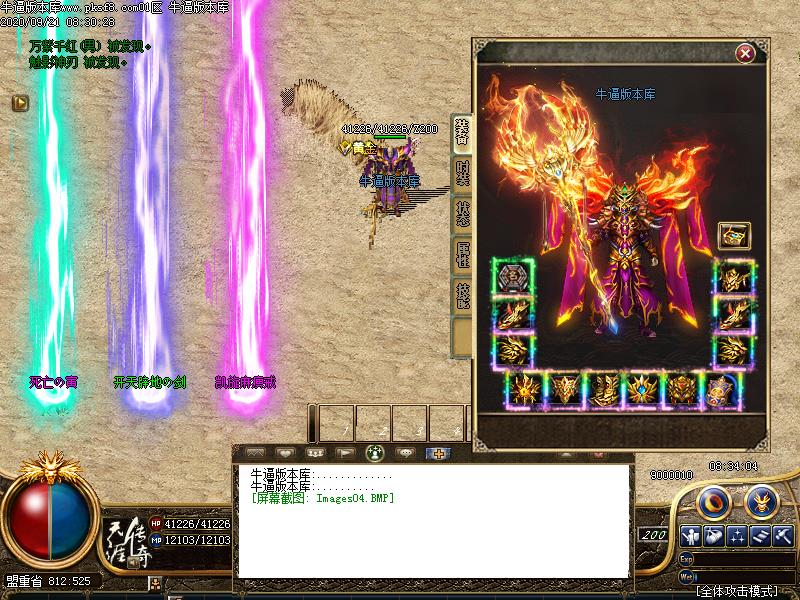Click the orange plus chat bar button
The image size is (800, 600).
(x=437, y=453)
